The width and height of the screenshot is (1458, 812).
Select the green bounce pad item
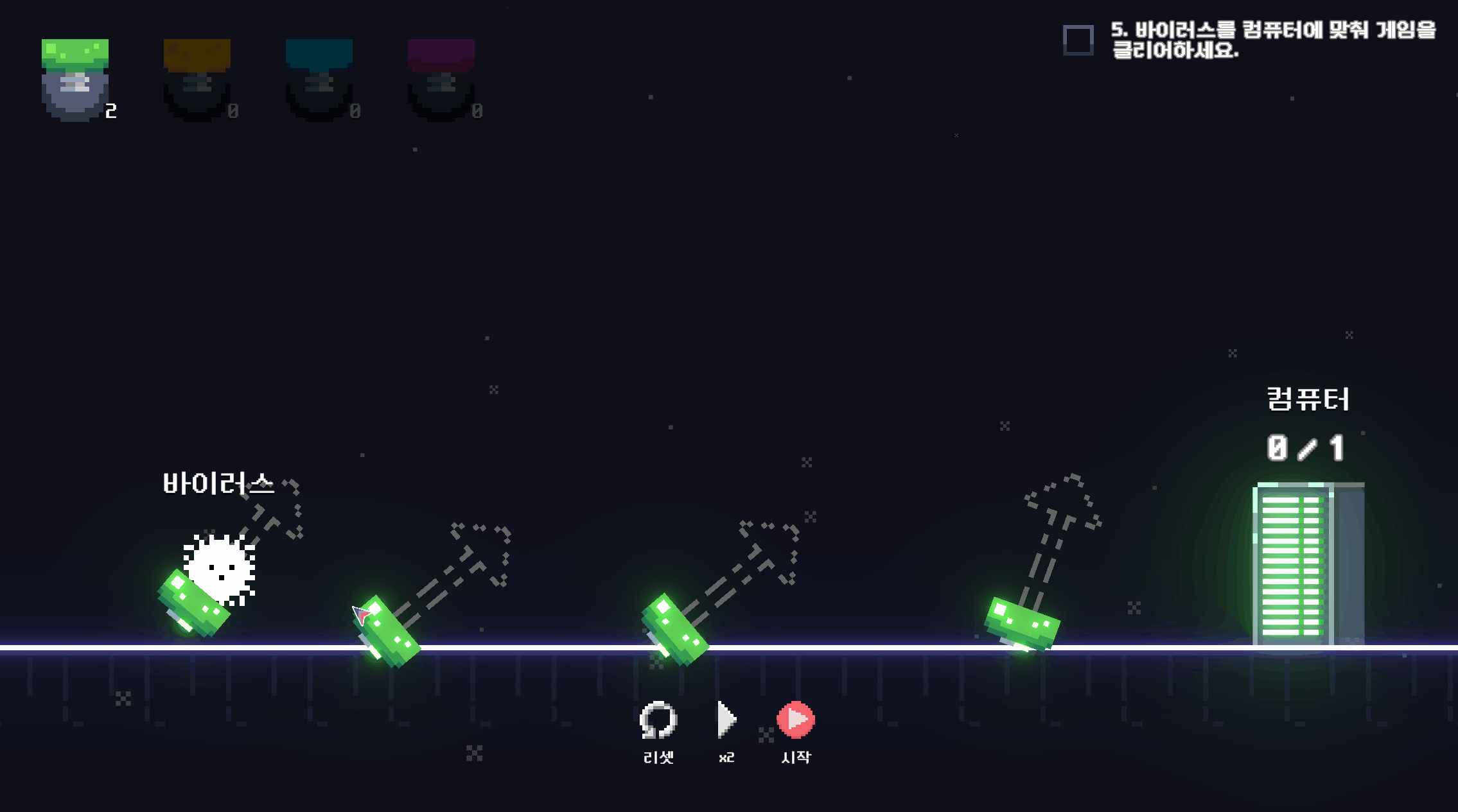click(x=75, y=79)
